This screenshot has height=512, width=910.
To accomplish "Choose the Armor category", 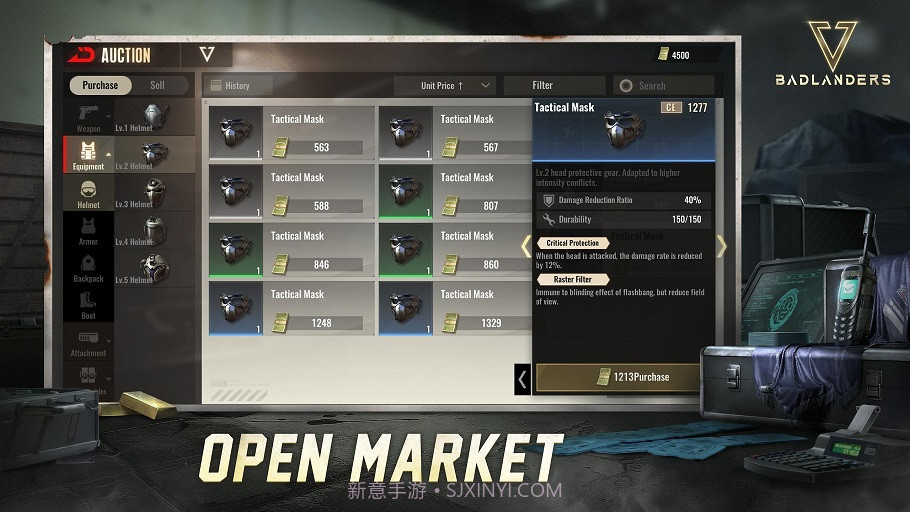I will pyautogui.click(x=89, y=230).
